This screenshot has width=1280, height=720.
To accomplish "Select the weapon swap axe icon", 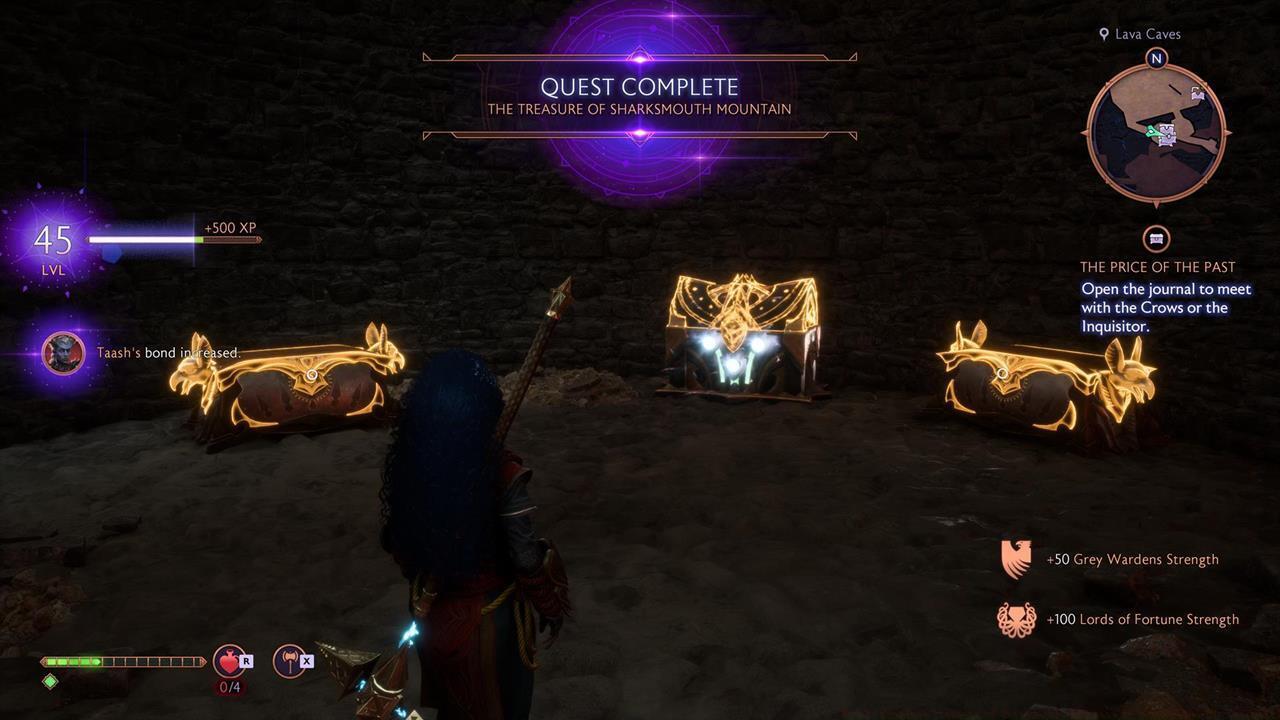I will 289,661.
